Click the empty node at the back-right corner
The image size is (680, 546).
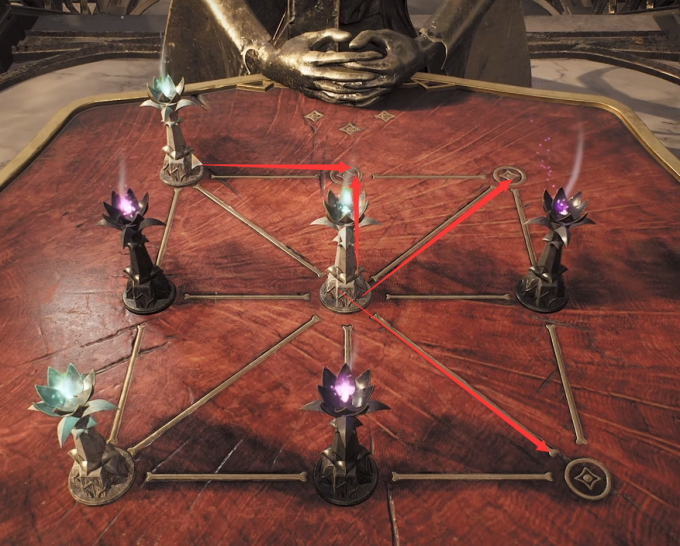(510, 177)
